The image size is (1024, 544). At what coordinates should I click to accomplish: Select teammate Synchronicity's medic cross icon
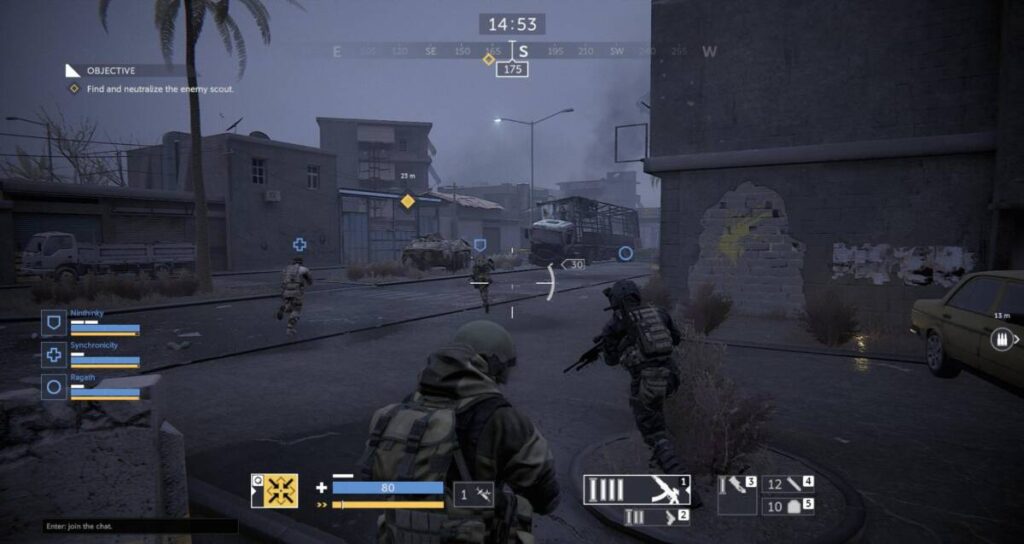click(x=54, y=354)
